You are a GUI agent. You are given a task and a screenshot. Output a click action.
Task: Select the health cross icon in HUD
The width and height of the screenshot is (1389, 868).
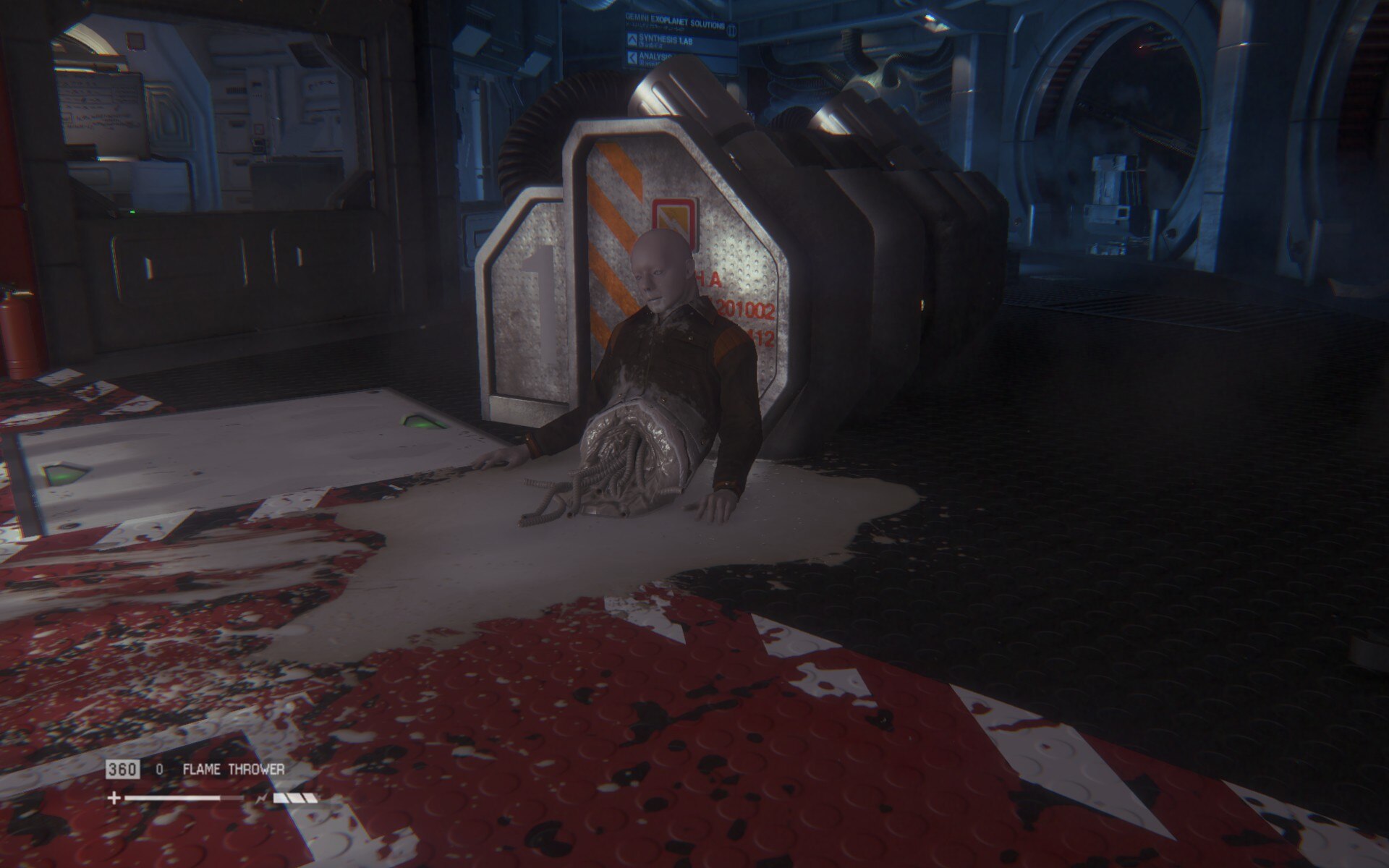115,797
